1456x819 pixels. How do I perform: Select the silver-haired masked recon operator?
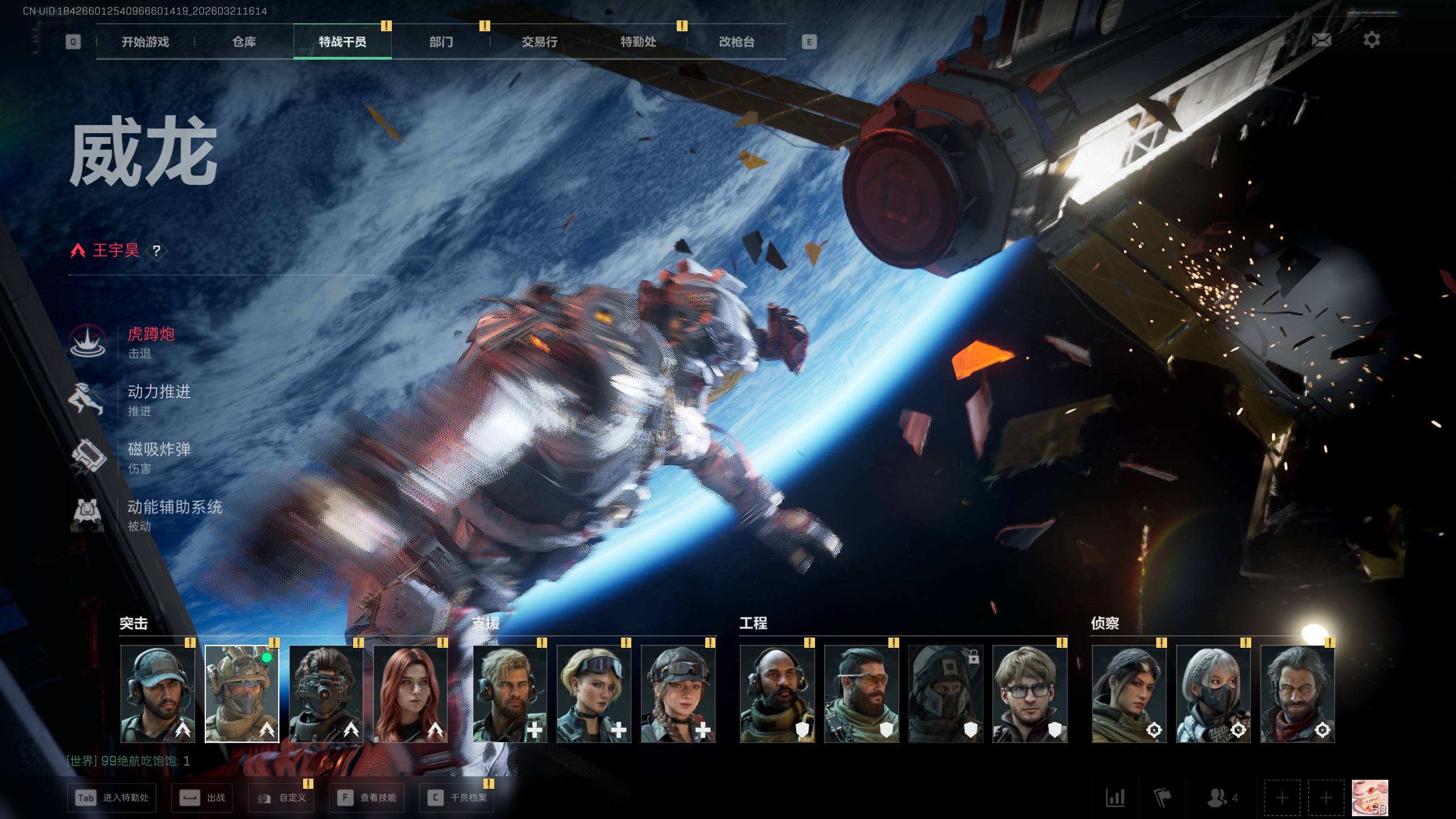tap(1213, 694)
